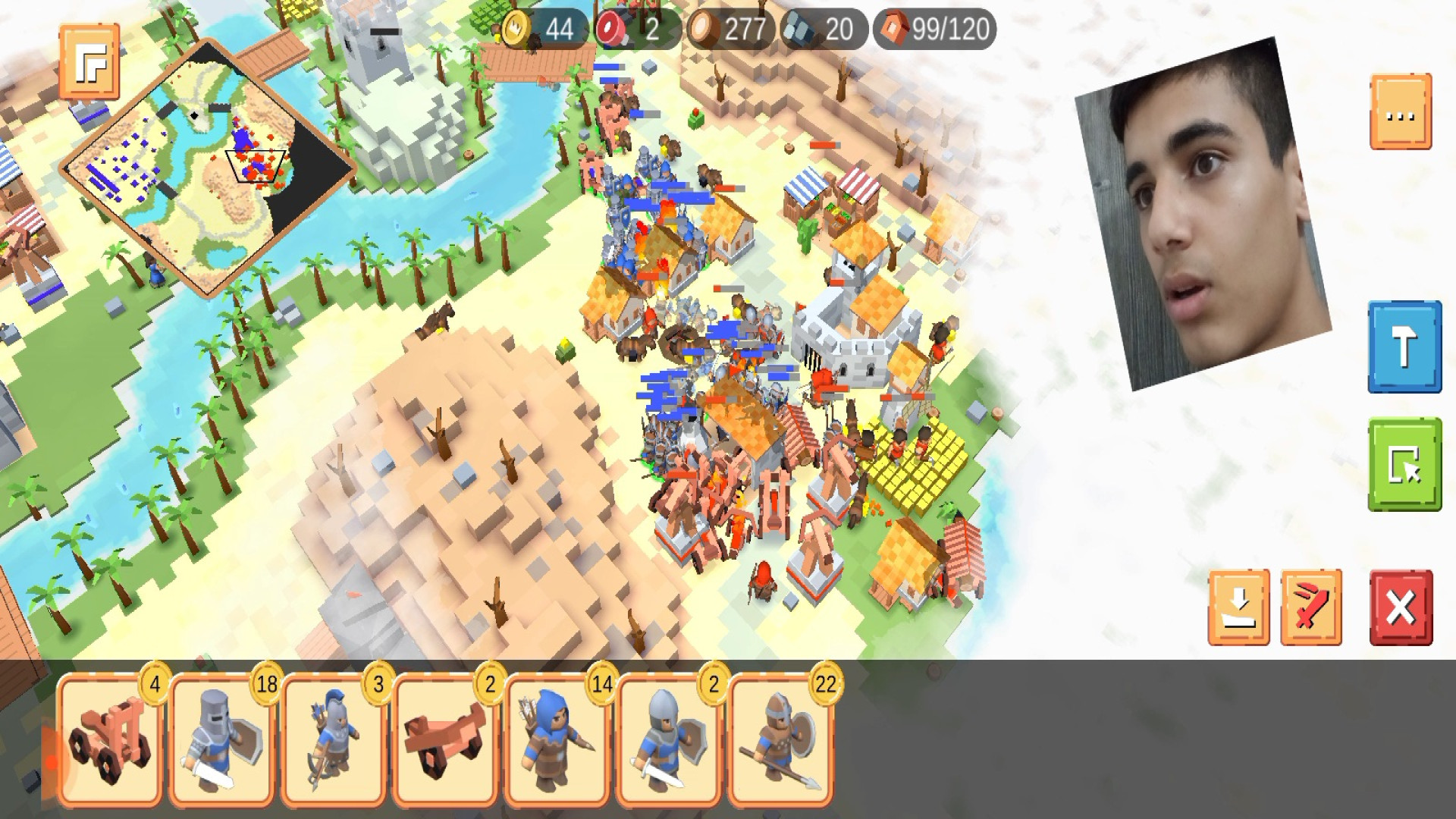Open the blue hammer build menu
Viewport: 1456px width, 819px height.
[x=1404, y=347]
